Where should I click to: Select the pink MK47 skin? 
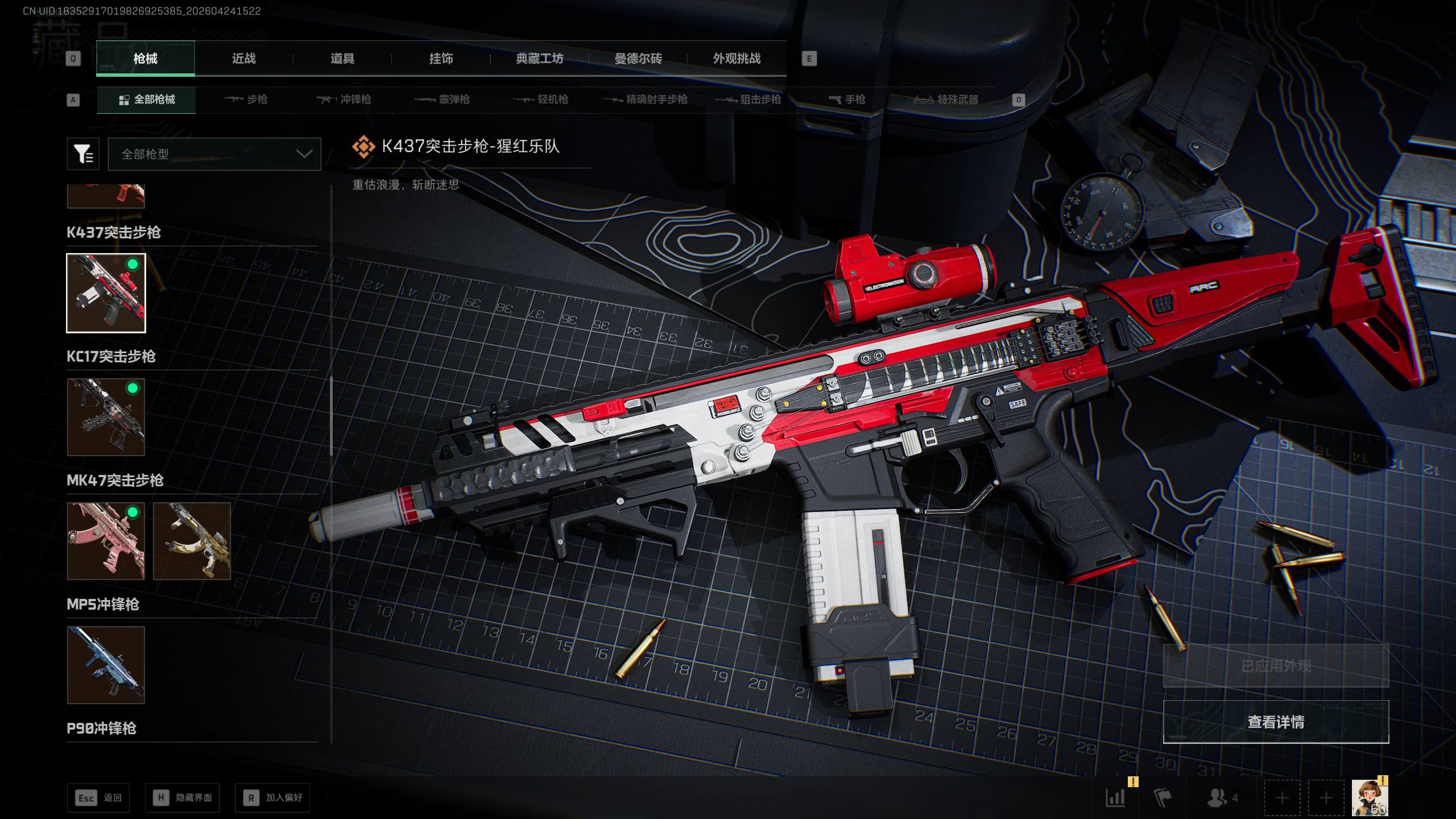106,541
